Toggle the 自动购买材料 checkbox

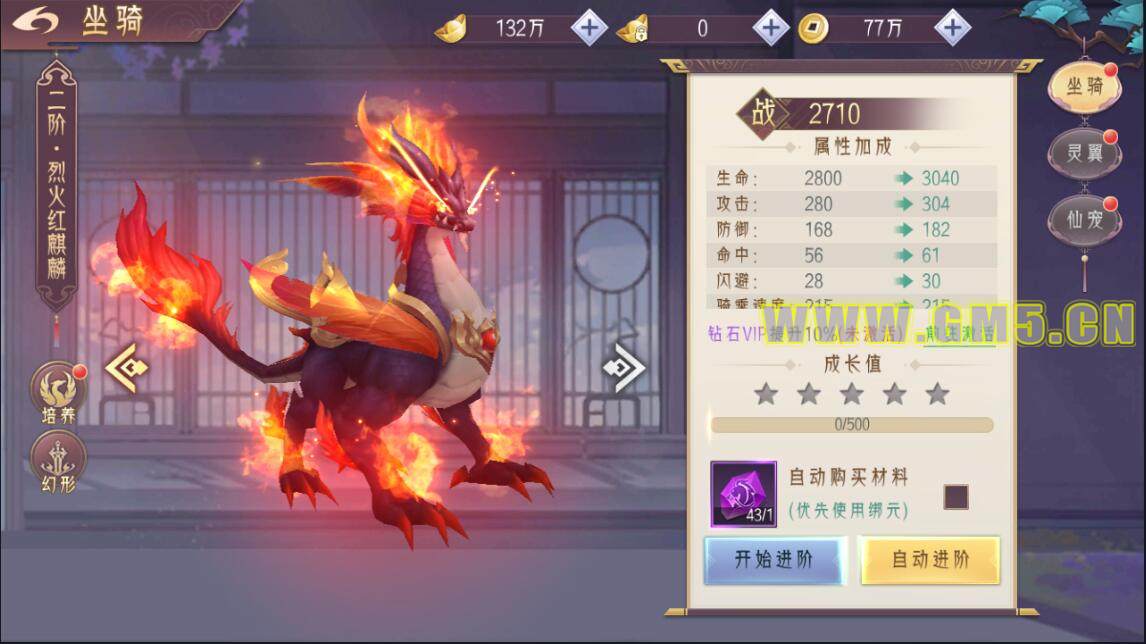pyautogui.click(x=956, y=496)
